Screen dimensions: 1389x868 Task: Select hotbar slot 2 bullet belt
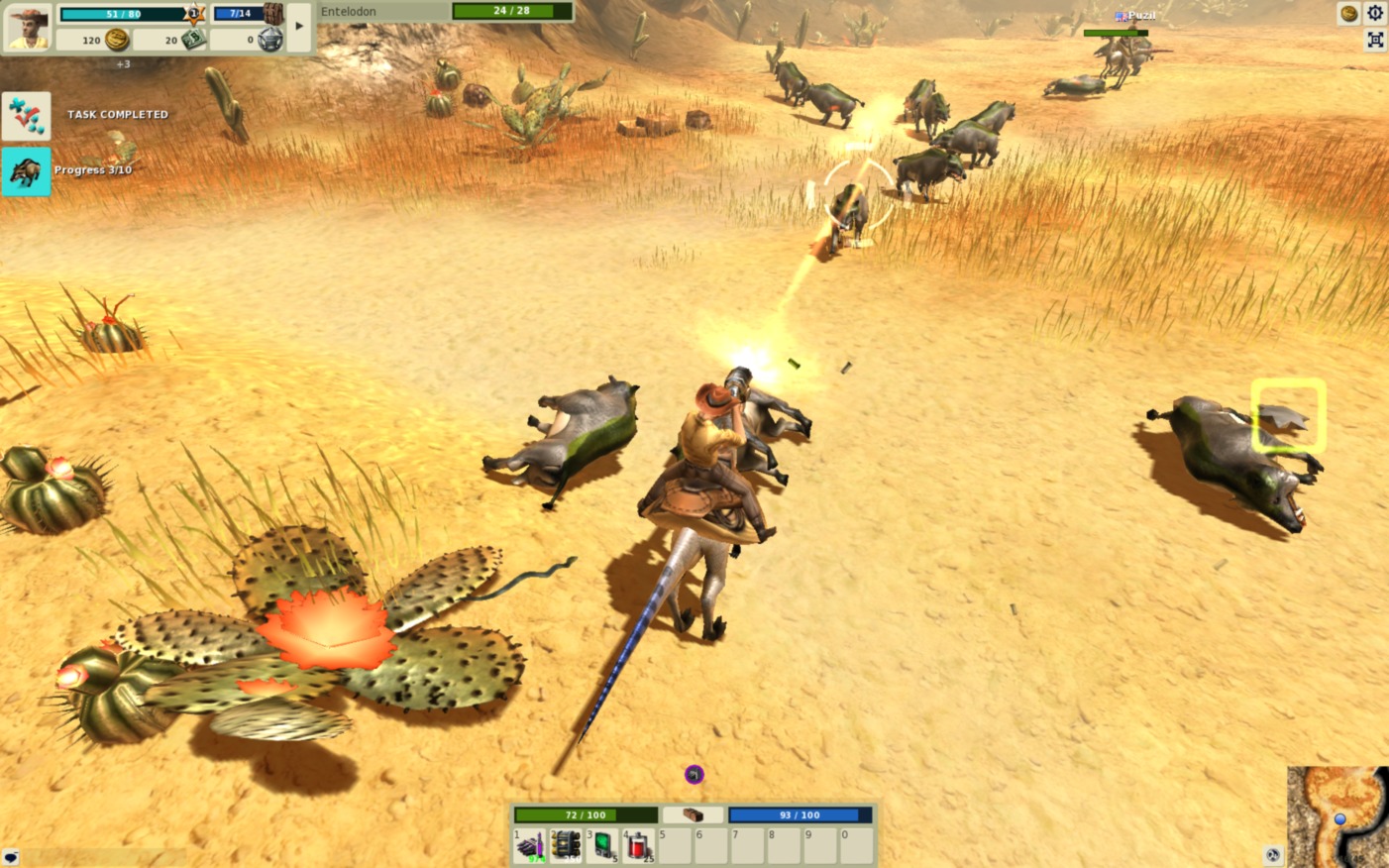[x=567, y=845]
